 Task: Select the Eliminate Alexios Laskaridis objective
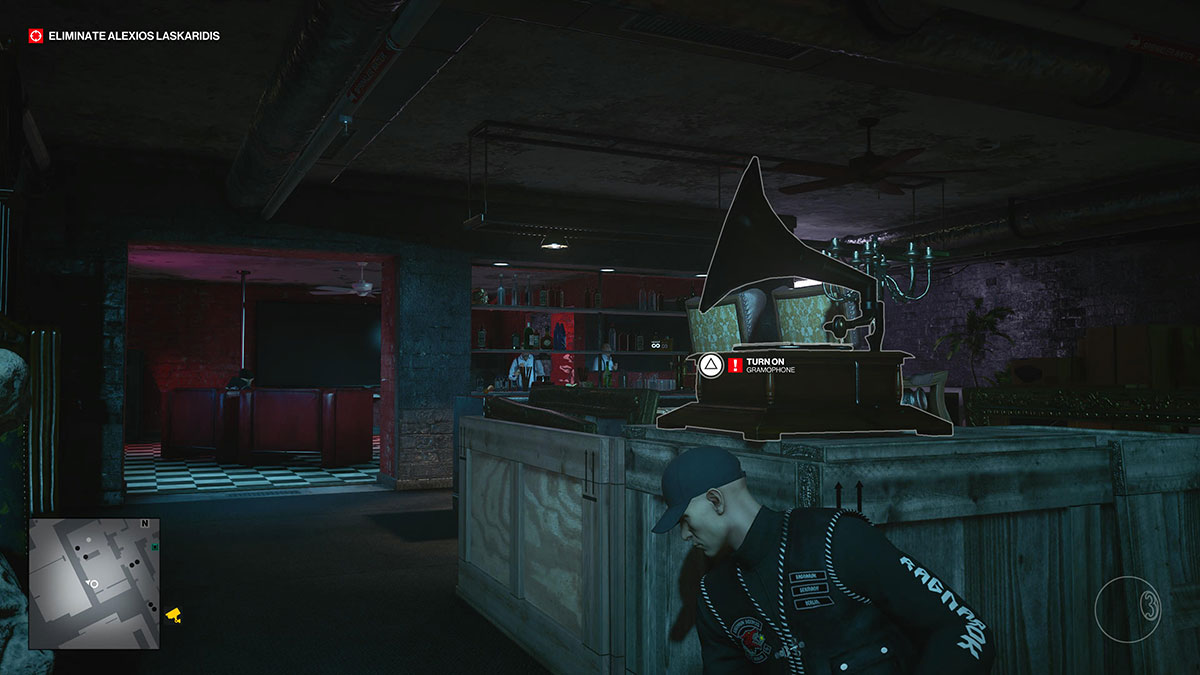125,36
